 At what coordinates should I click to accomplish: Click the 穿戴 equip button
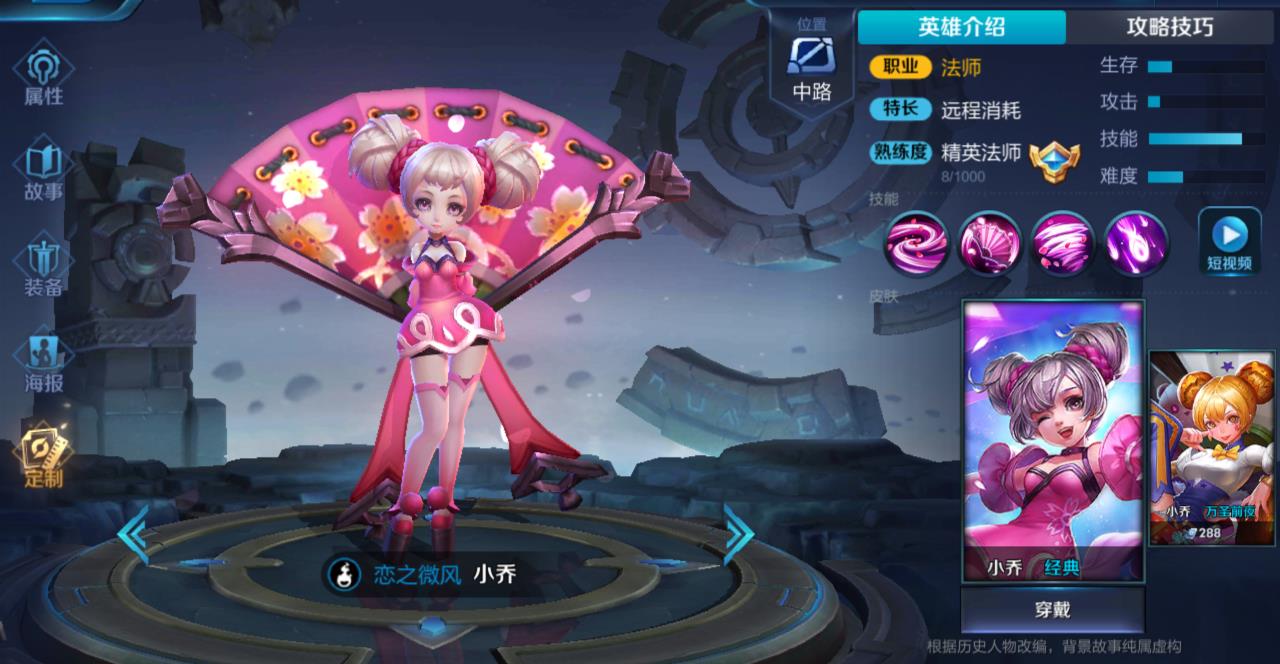pyautogui.click(x=1052, y=609)
